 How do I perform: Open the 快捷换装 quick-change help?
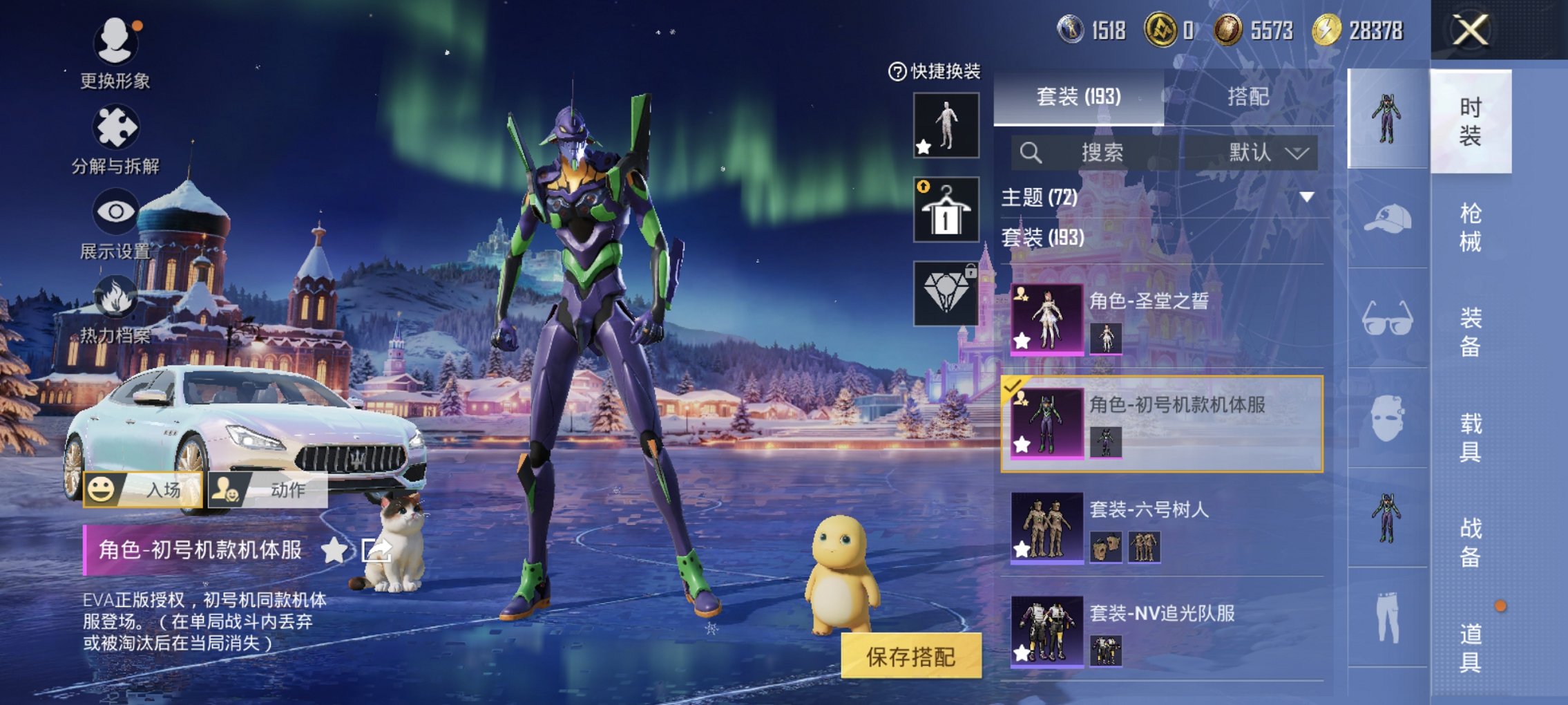[935, 71]
